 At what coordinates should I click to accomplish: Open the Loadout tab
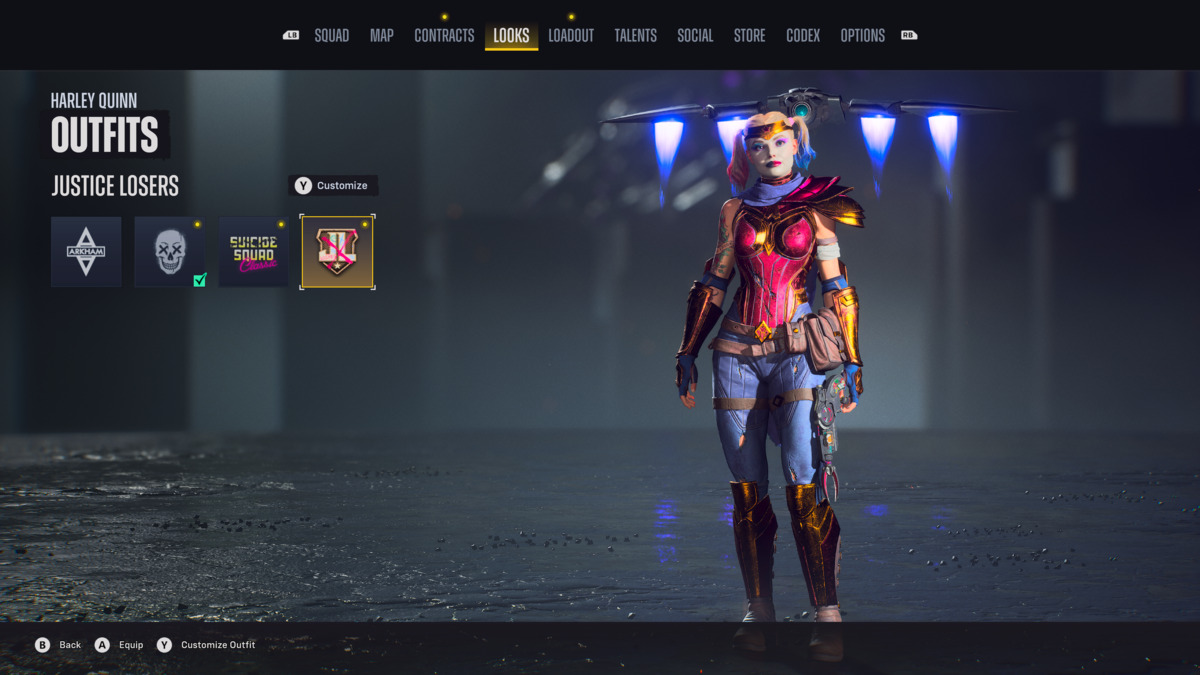[x=571, y=36]
